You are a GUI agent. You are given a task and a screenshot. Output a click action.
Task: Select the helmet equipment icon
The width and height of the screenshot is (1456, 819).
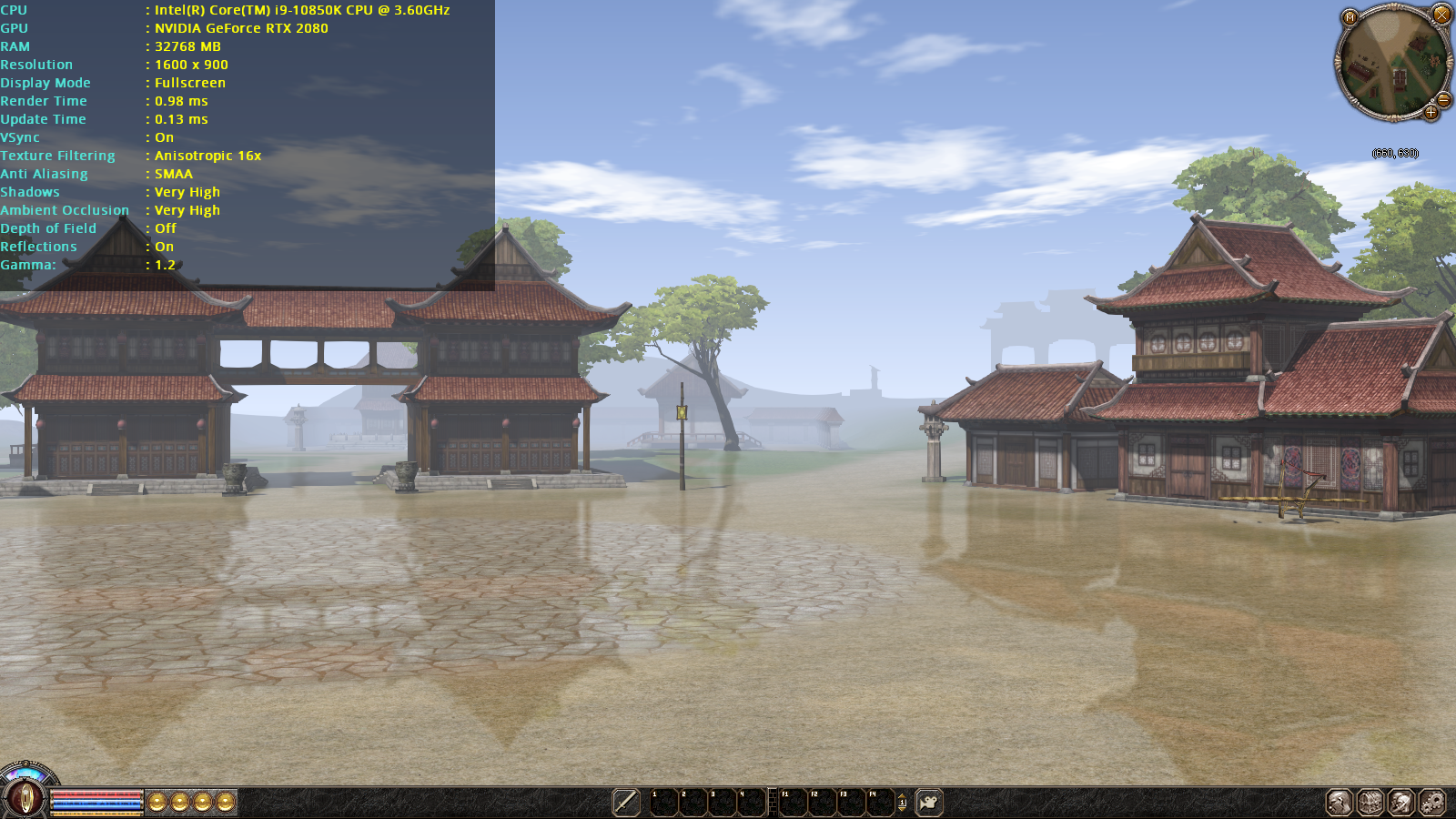coord(1400,802)
